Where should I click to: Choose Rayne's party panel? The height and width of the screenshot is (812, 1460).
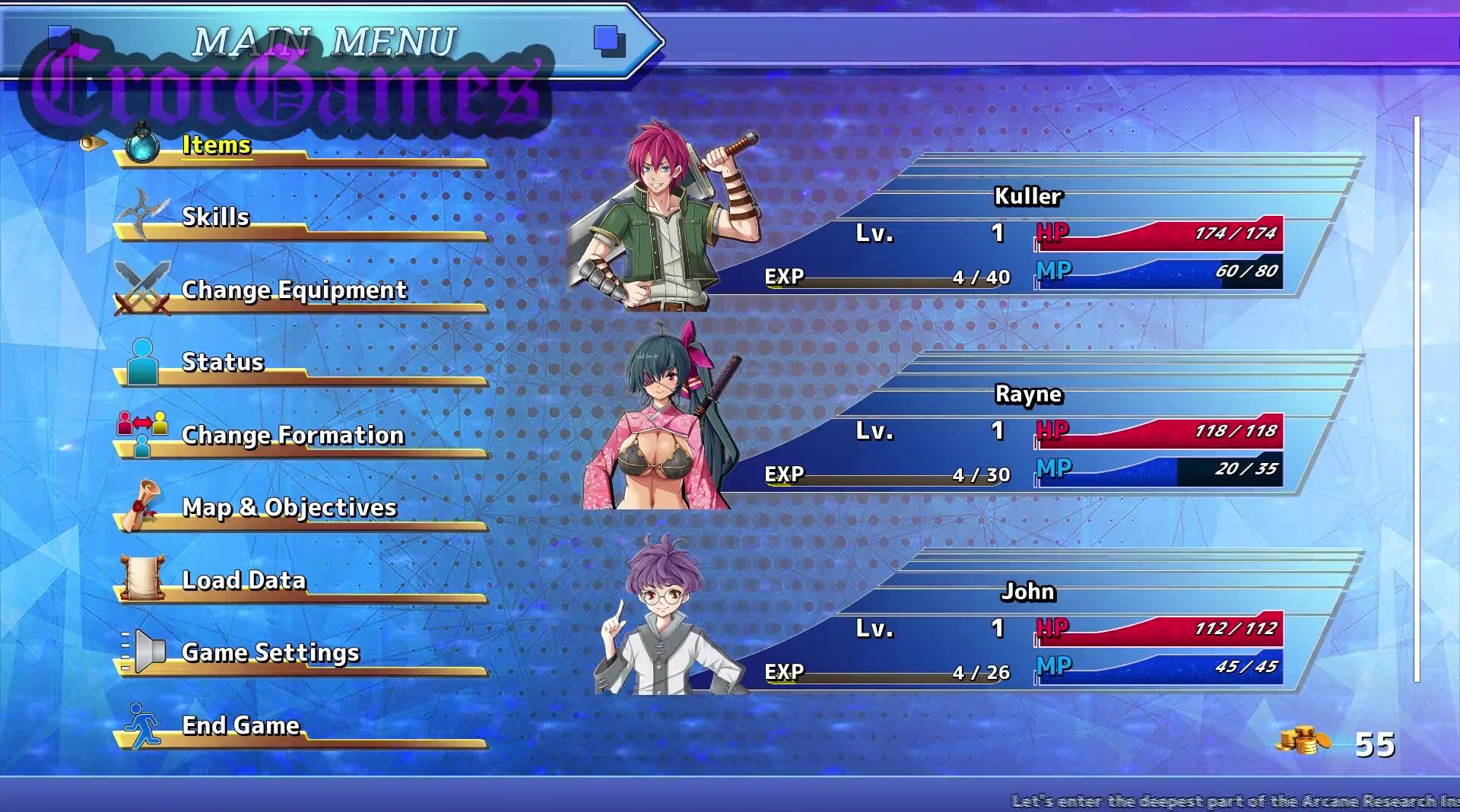tap(1027, 433)
